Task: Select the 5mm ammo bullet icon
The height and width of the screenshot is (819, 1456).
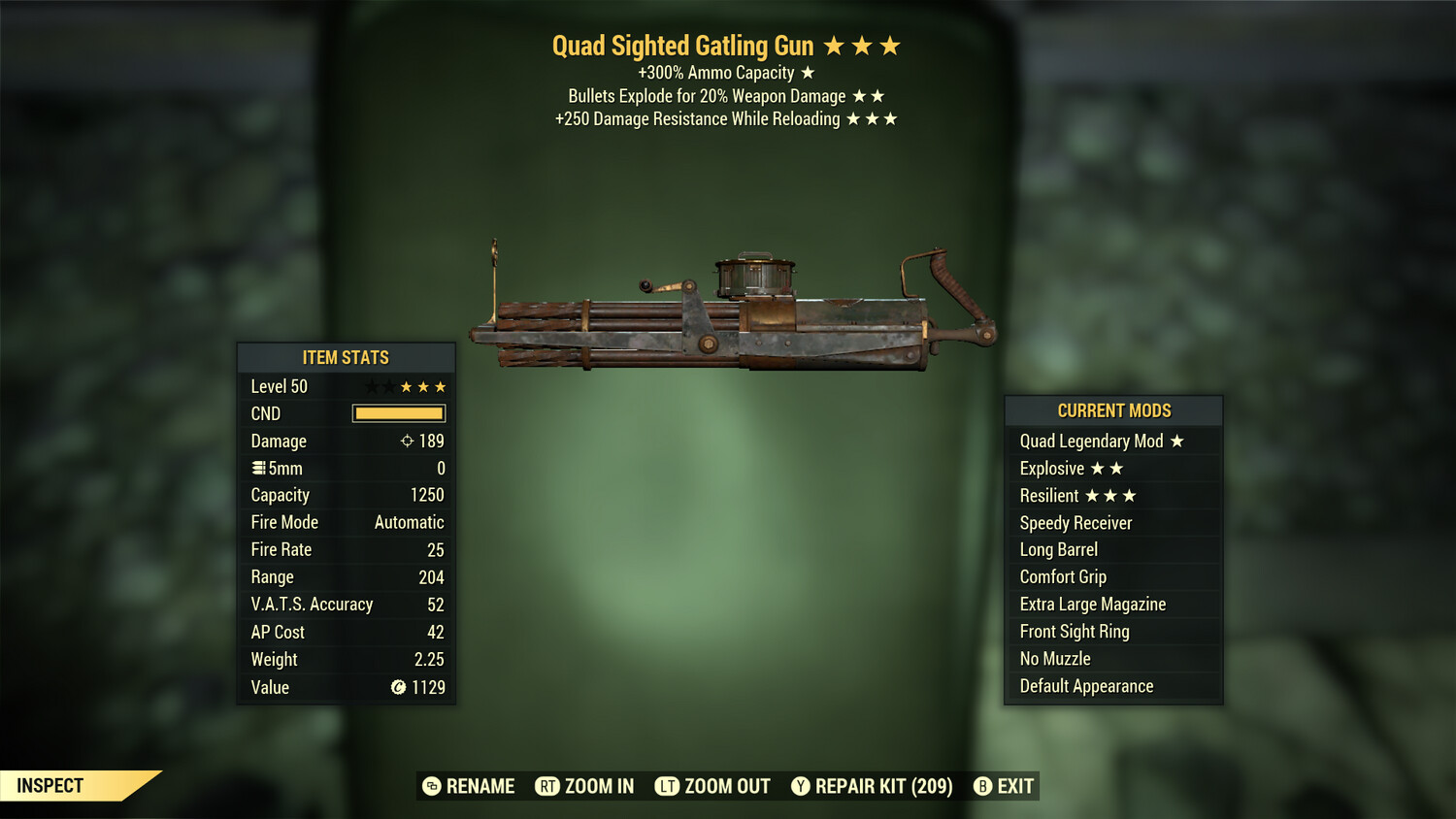Action: (256, 468)
